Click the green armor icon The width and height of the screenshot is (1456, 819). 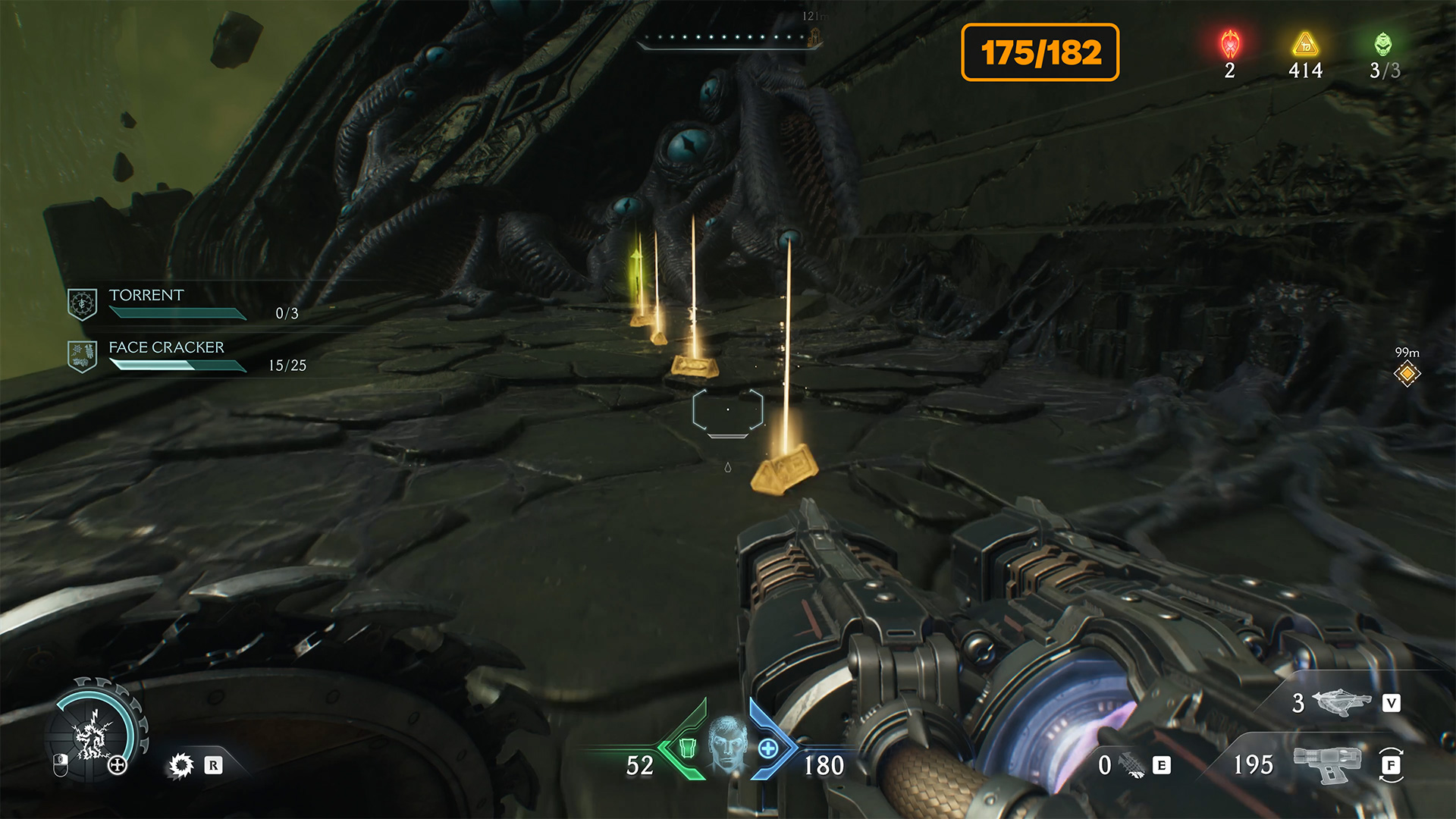[687, 748]
